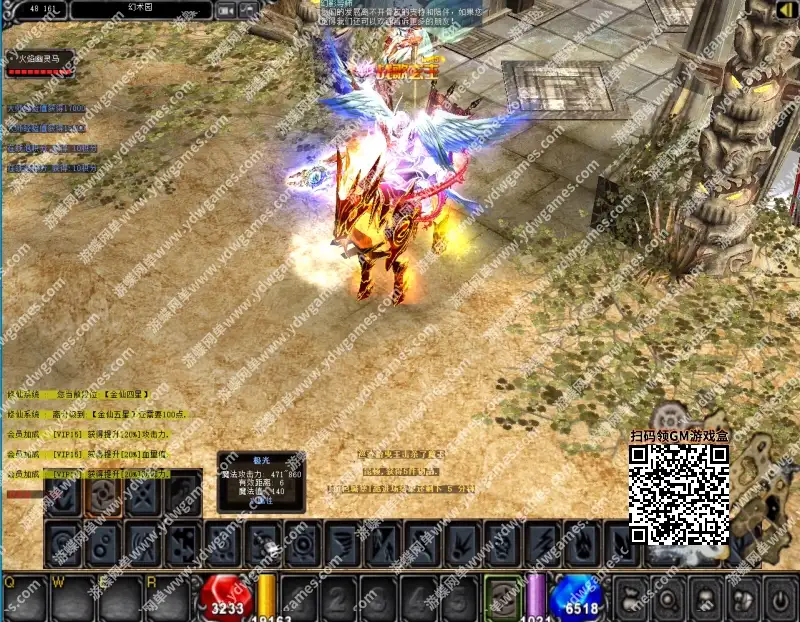The width and height of the screenshot is (800, 622).
Task: Click the 幻木园 map name panel
Action: (140, 10)
